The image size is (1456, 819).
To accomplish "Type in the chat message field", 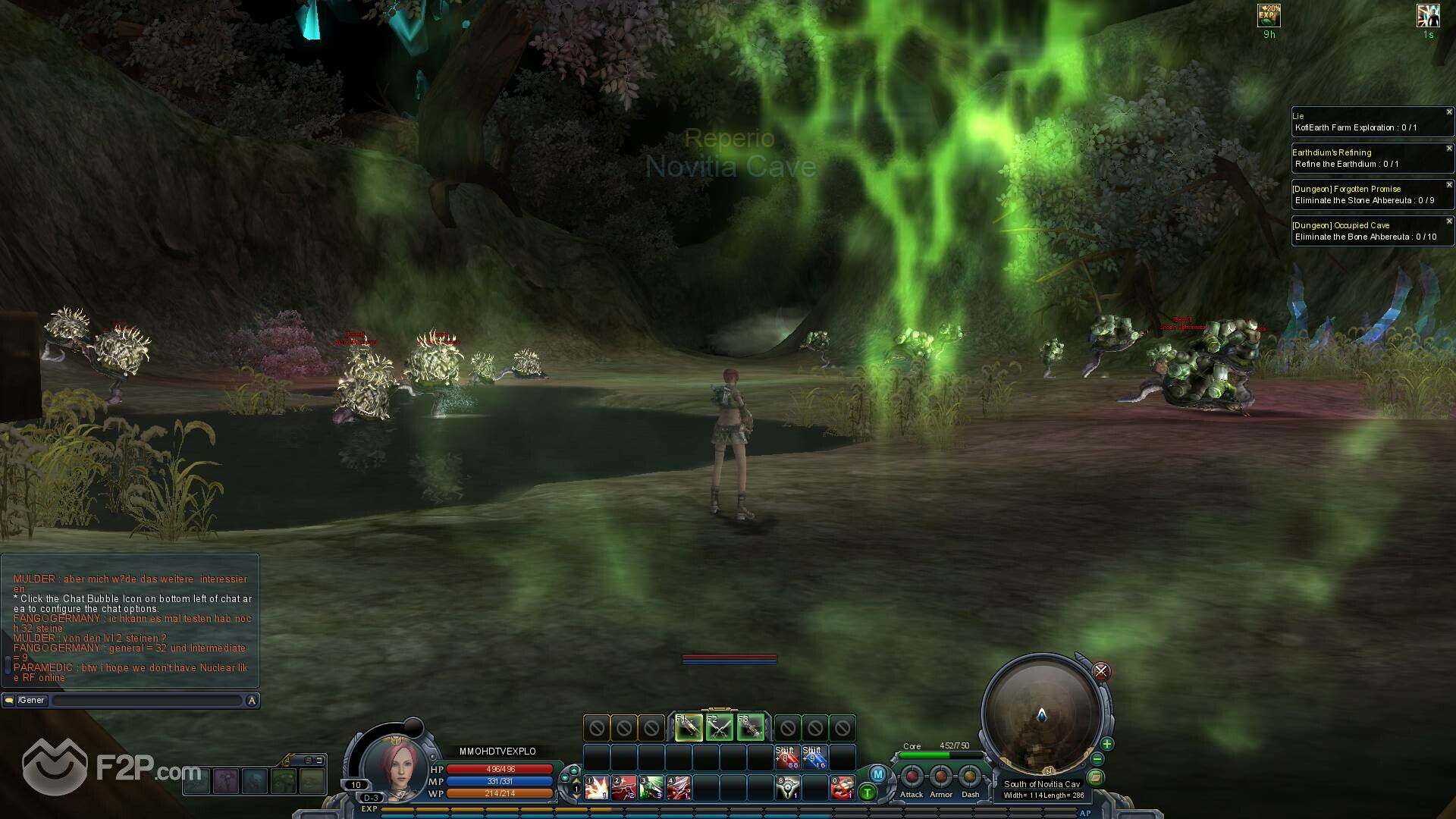I will click(146, 701).
